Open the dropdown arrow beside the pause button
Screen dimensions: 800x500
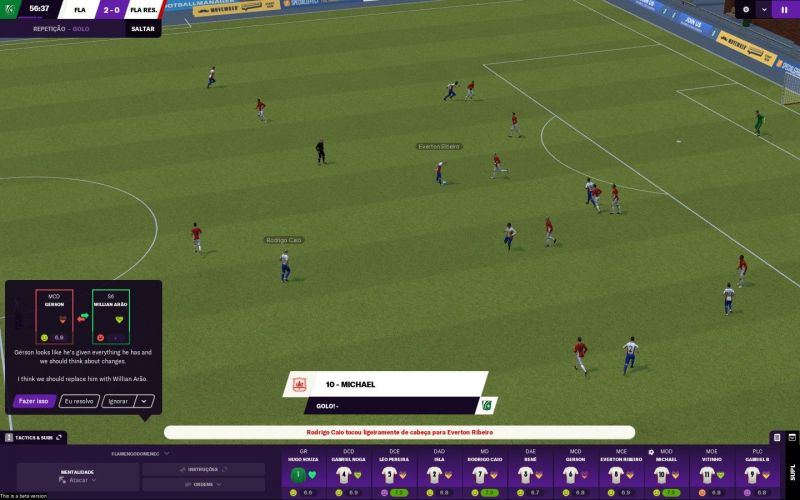(764, 9)
